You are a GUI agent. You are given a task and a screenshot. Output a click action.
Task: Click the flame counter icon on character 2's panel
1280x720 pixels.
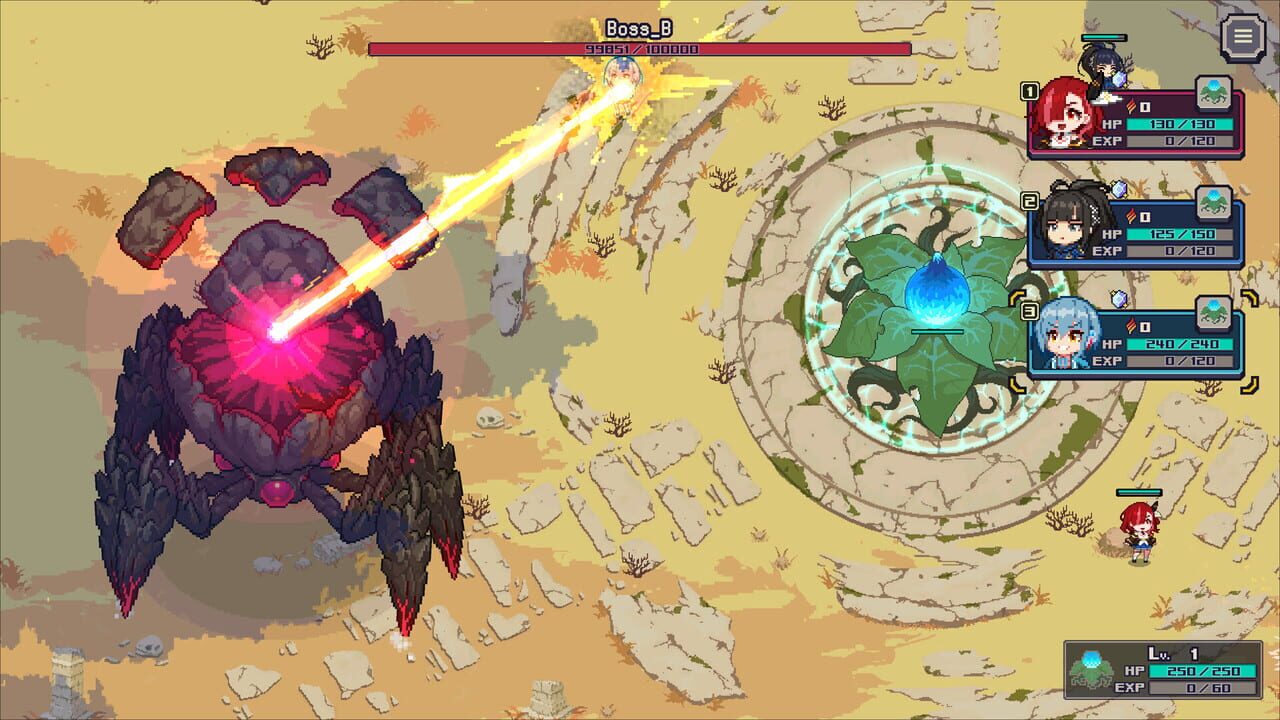point(1132,216)
